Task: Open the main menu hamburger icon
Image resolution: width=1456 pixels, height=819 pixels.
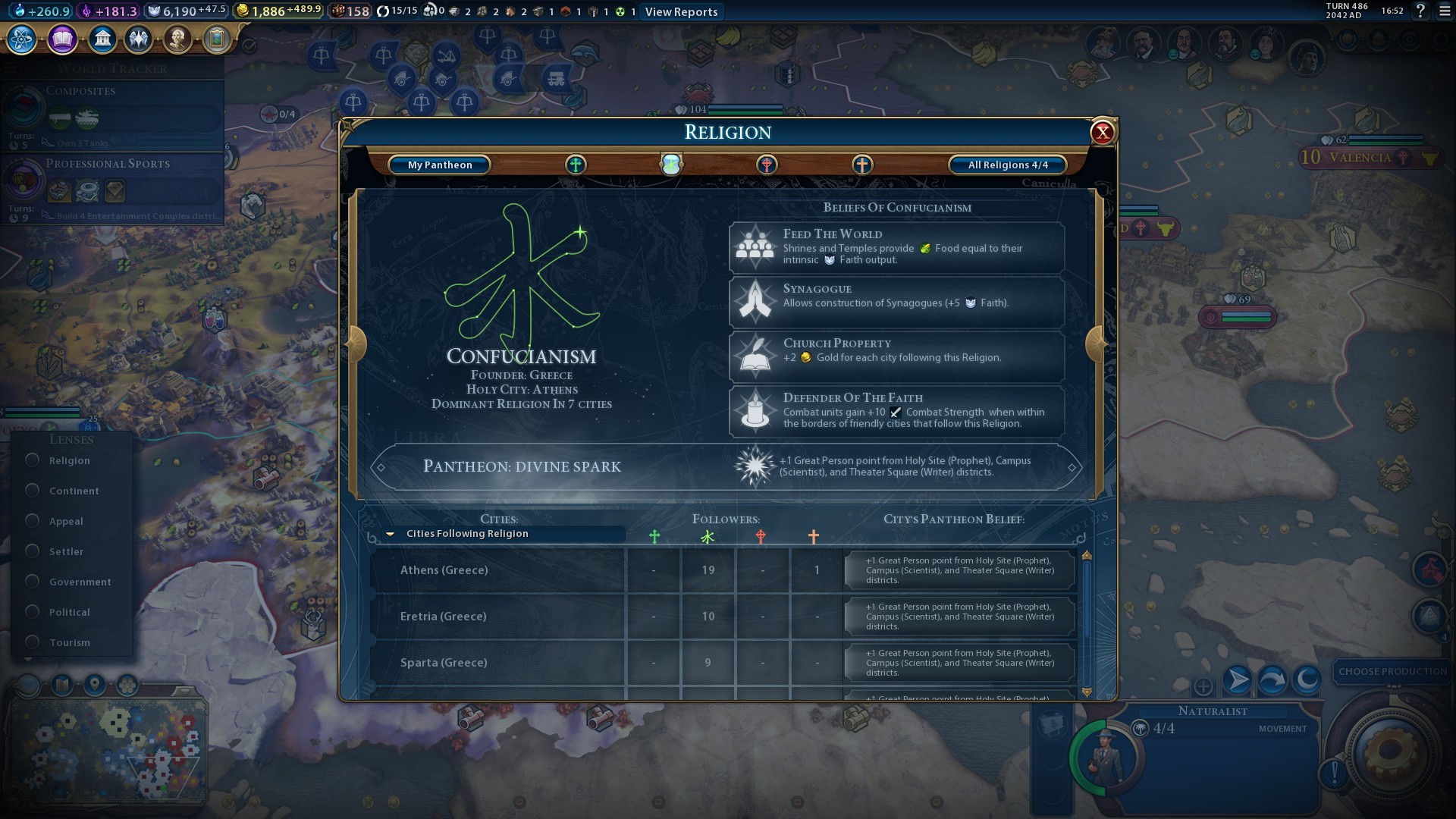Action: tap(1445, 11)
